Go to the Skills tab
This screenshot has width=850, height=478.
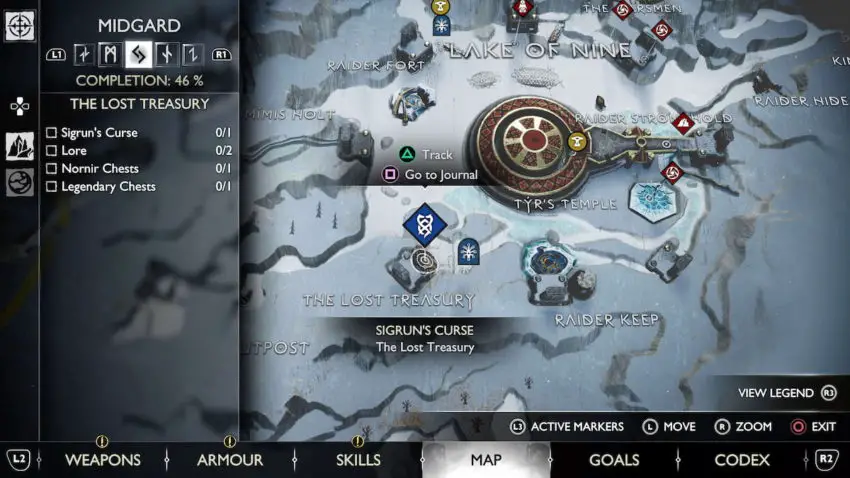pos(357,460)
